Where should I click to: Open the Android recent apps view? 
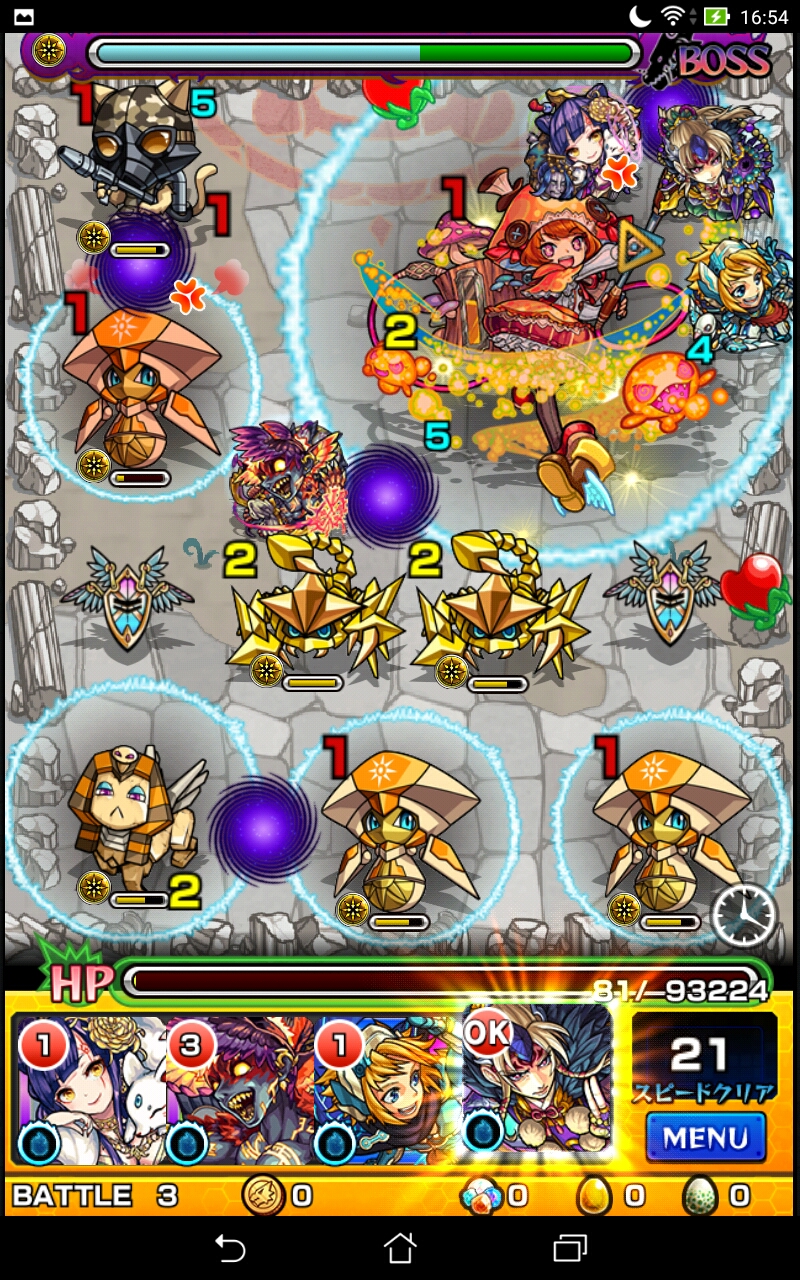click(570, 1247)
